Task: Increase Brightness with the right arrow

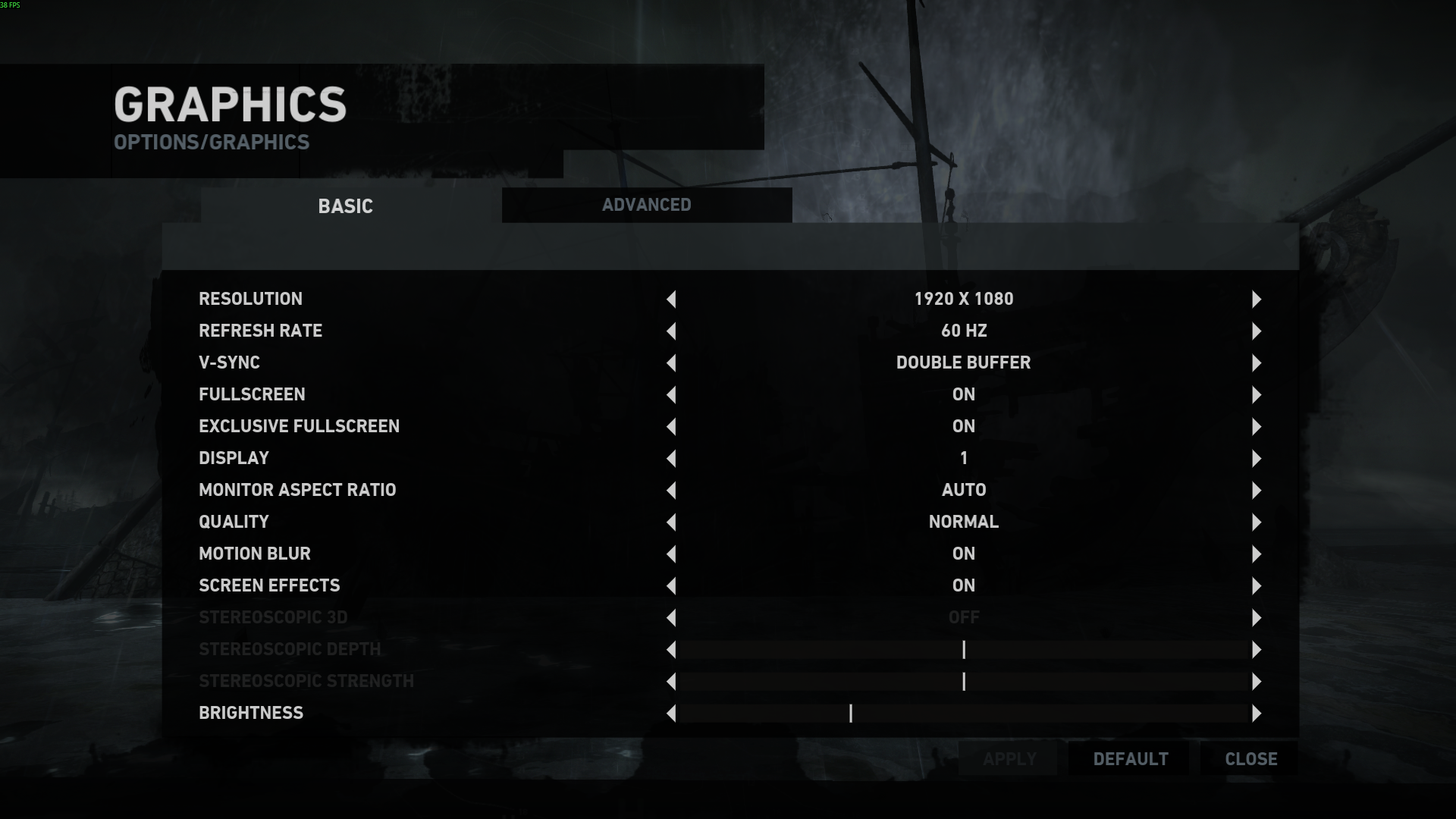Action: coord(1257,714)
